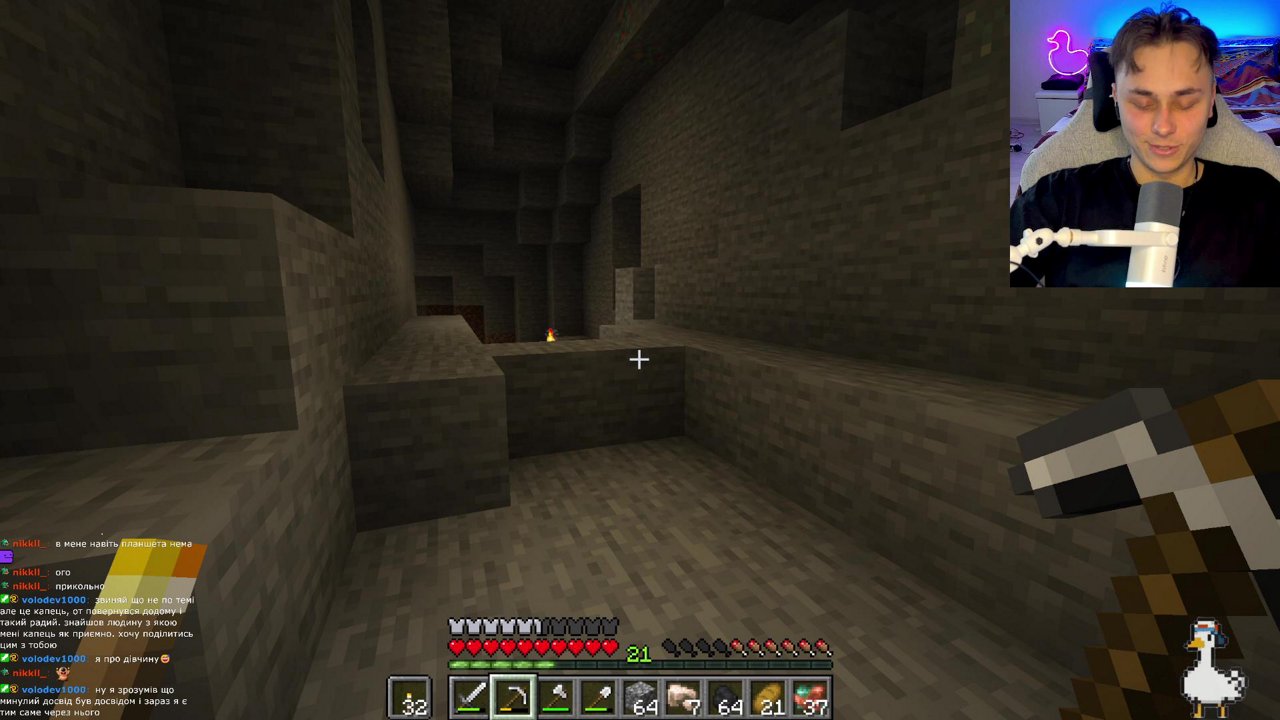The height and width of the screenshot is (720, 1280).
Task: Click the offhand torch slot showing 32
Action: pyautogui.click(x=409, y=696)
